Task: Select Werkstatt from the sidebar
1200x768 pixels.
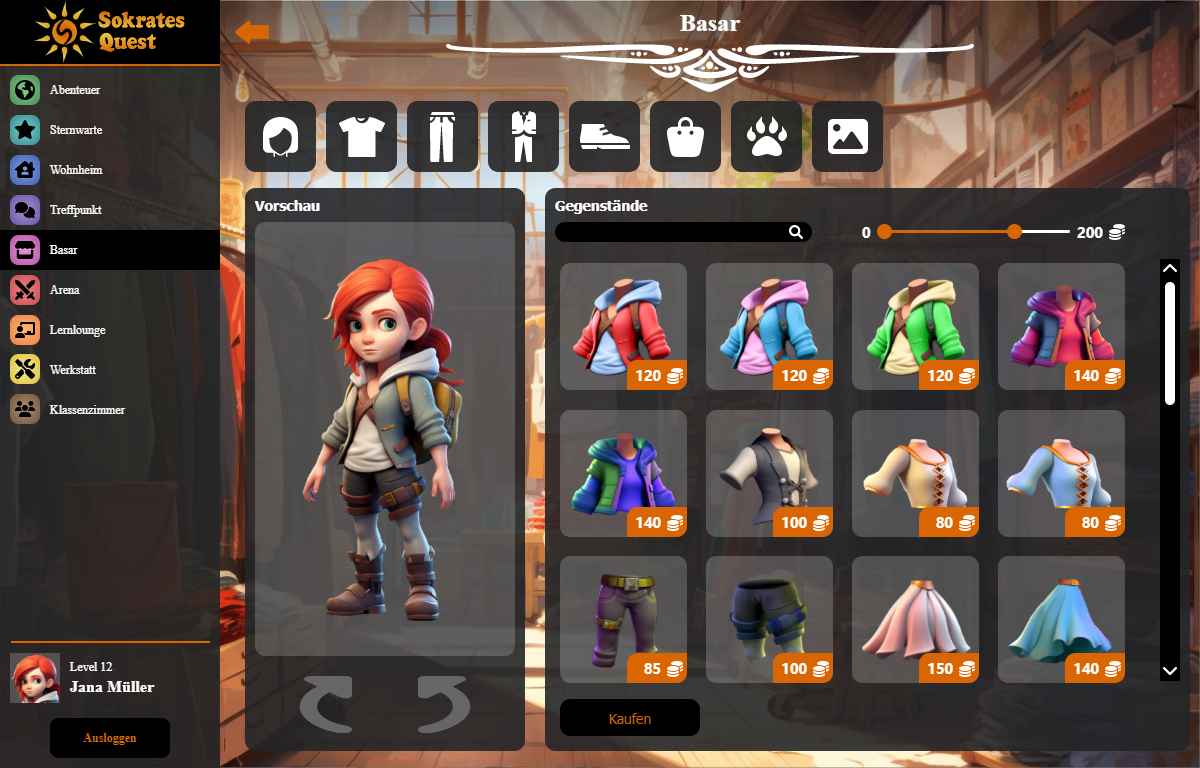Action: (x=72, y=370)
